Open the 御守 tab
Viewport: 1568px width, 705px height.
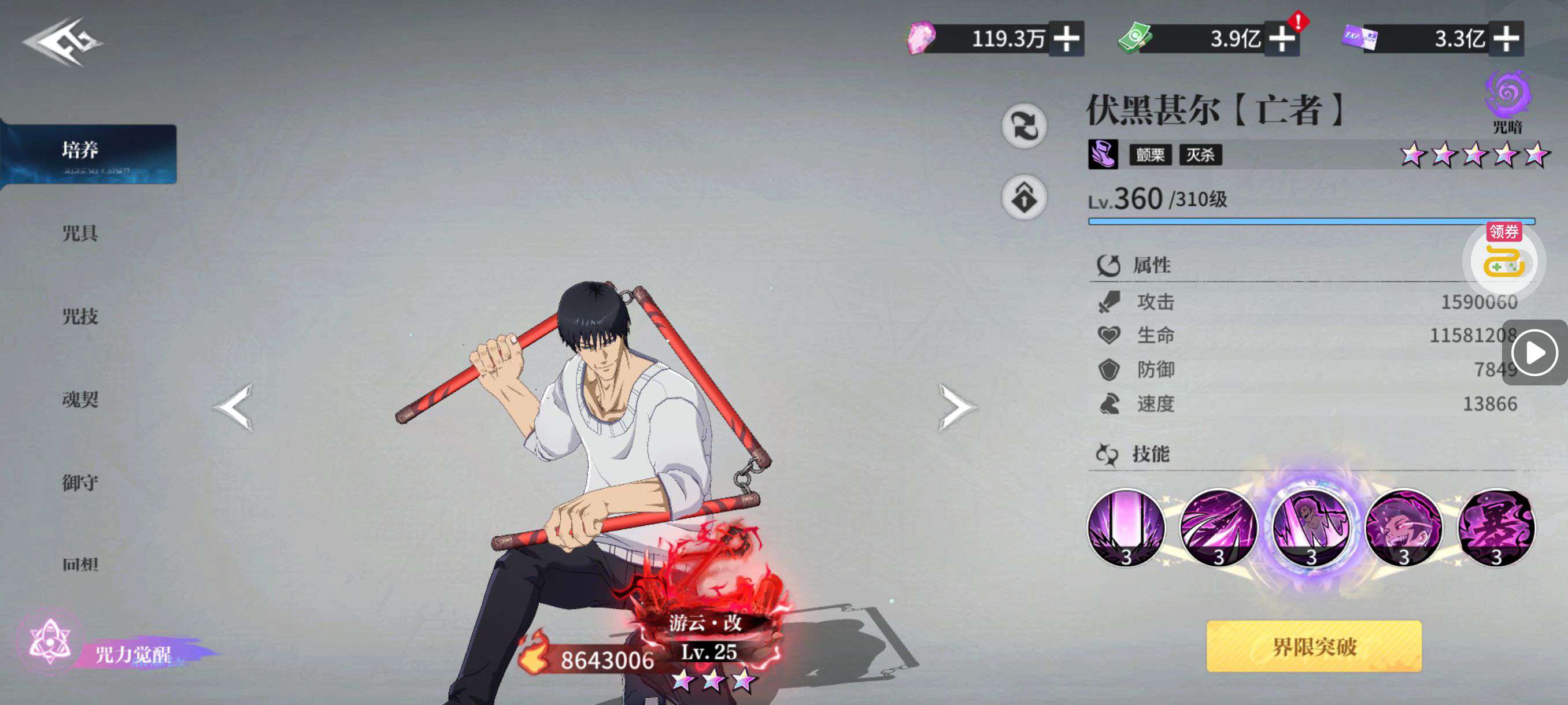[x=80, y=483]
